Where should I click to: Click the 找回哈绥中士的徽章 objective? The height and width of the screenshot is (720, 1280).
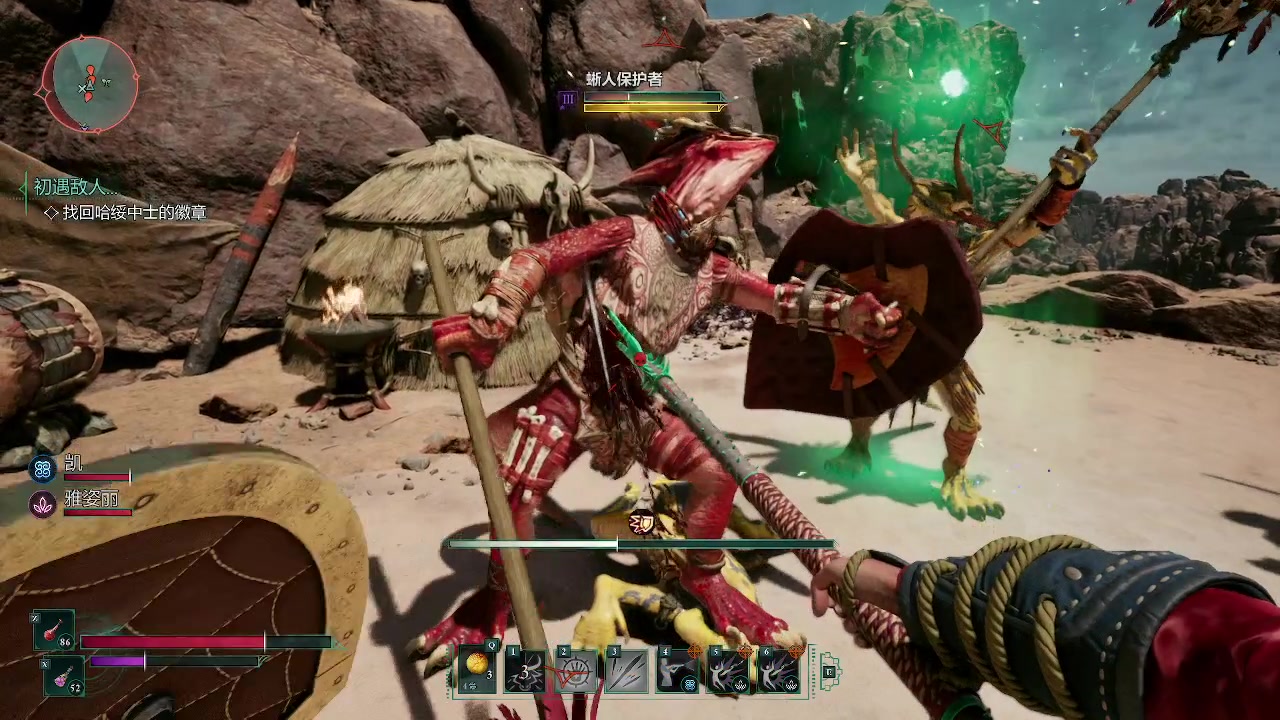click(134, 212)
